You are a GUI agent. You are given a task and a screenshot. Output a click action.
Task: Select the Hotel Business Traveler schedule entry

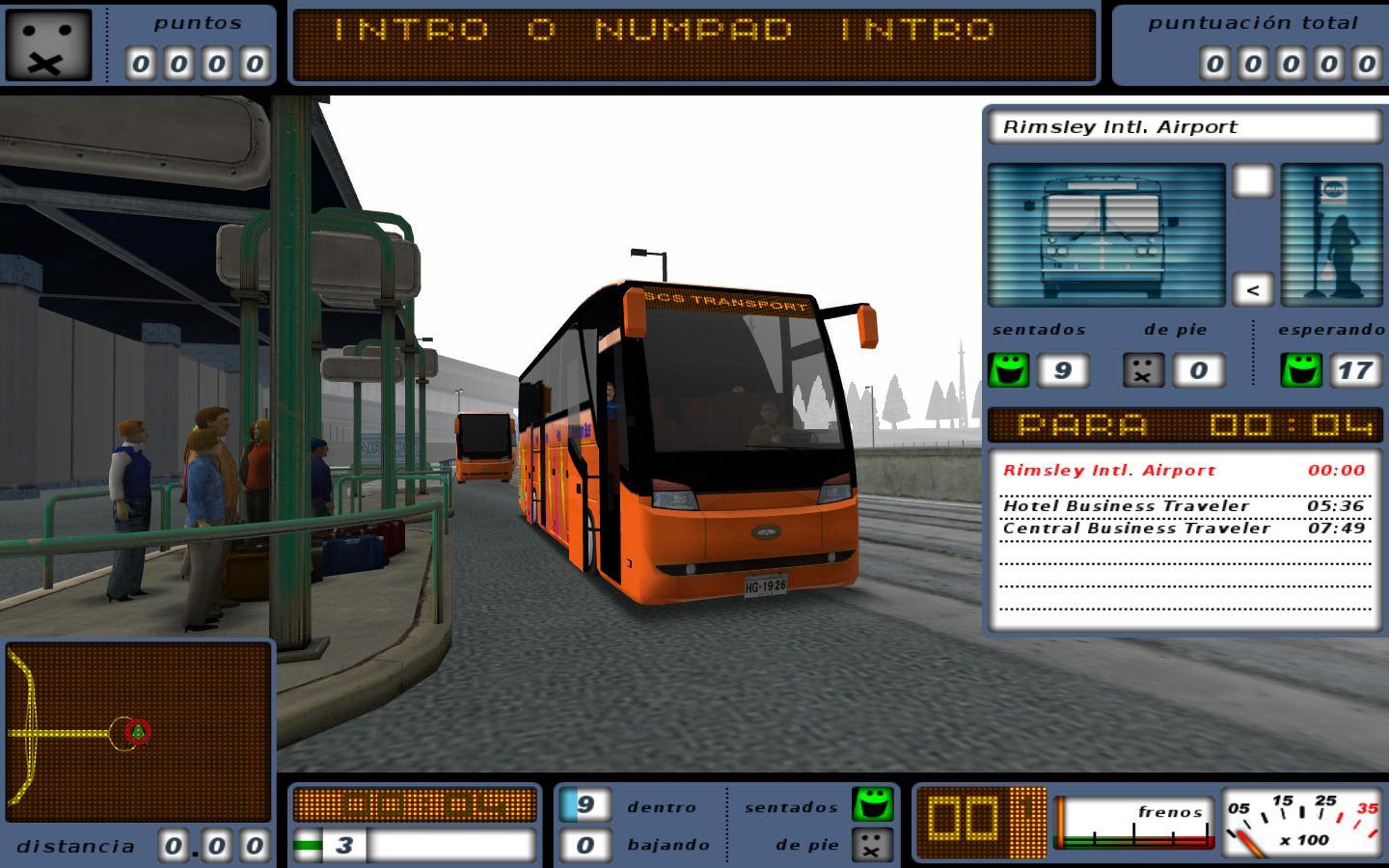[1183, 505]
